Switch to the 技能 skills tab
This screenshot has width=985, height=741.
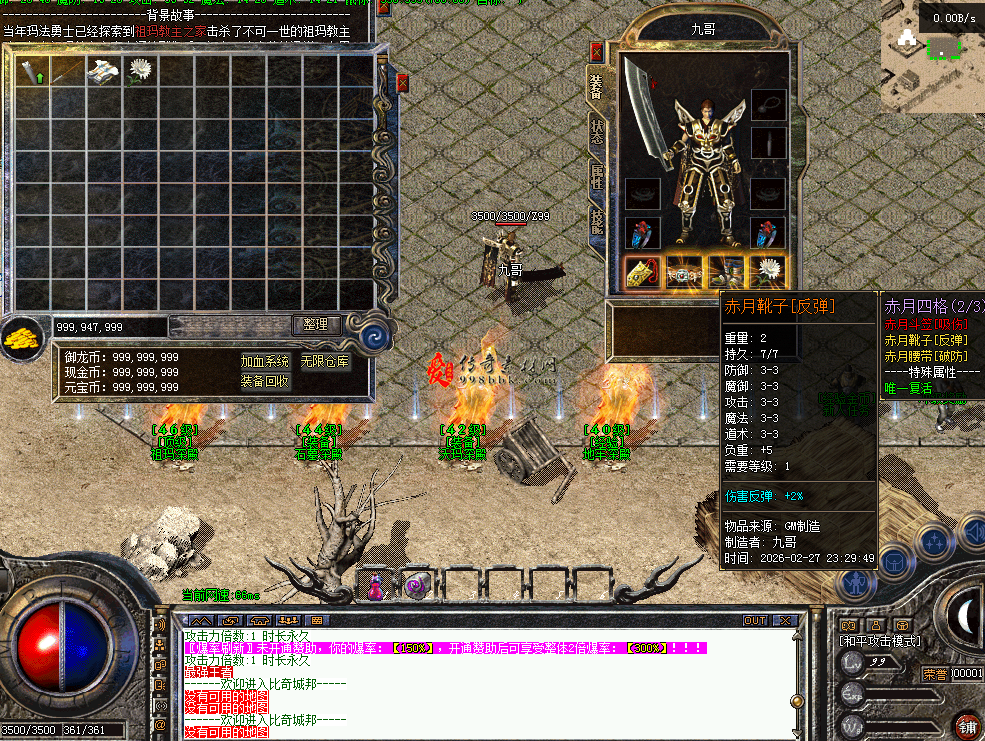[x=597, y=223]
